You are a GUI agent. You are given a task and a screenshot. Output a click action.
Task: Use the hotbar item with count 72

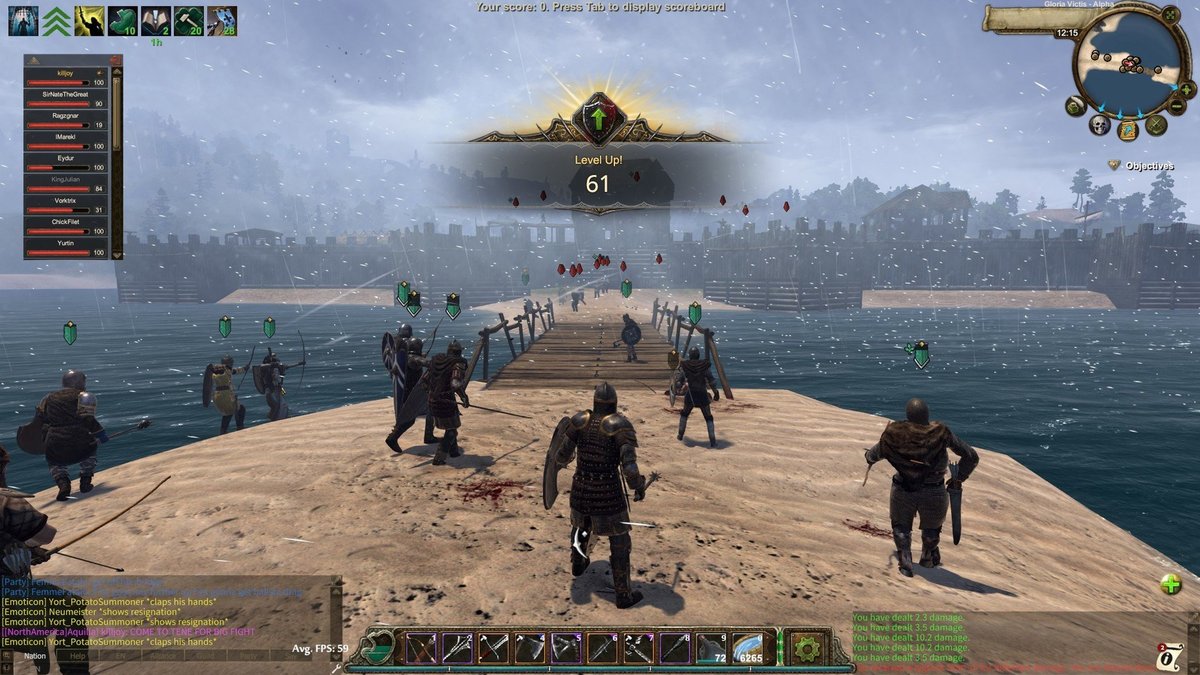click(x=711, y=648)
